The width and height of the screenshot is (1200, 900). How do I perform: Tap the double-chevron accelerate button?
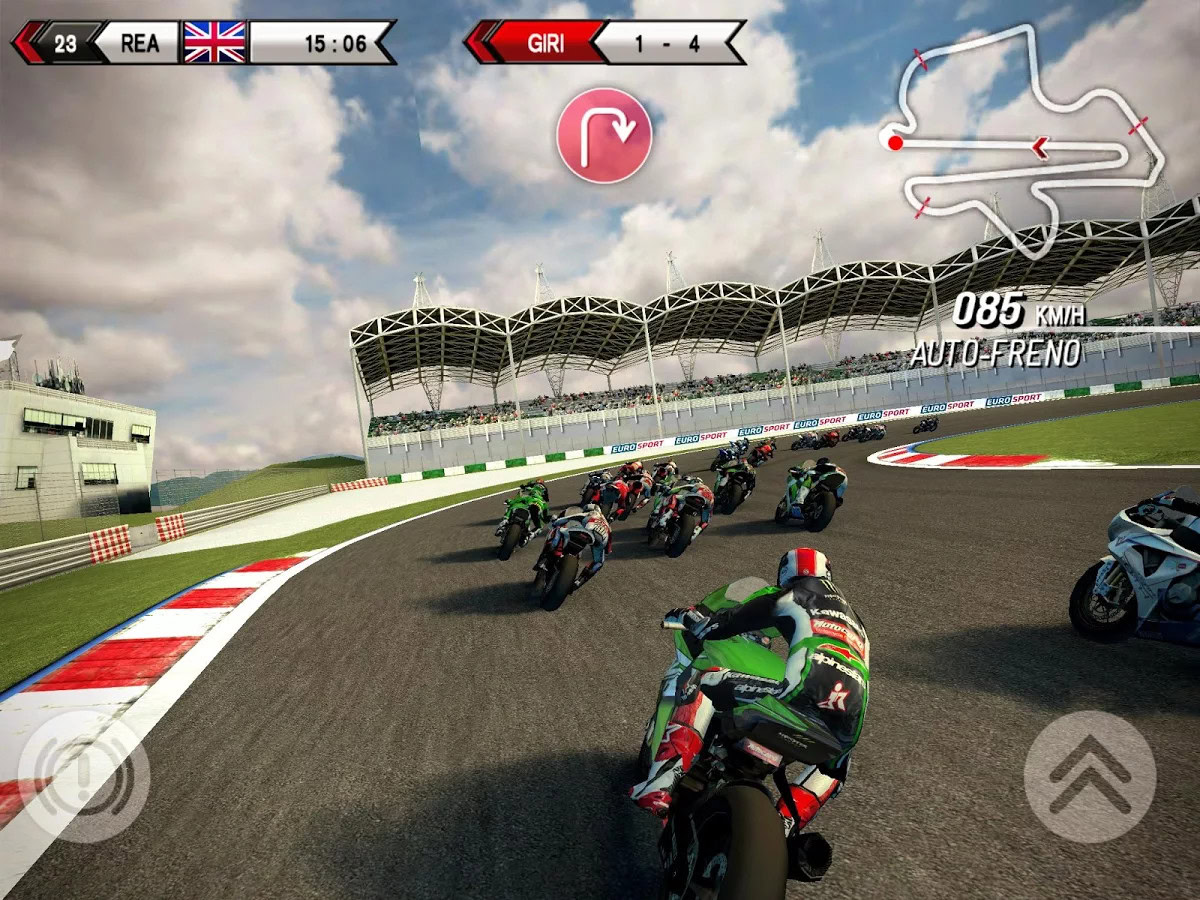(1089, 776)
